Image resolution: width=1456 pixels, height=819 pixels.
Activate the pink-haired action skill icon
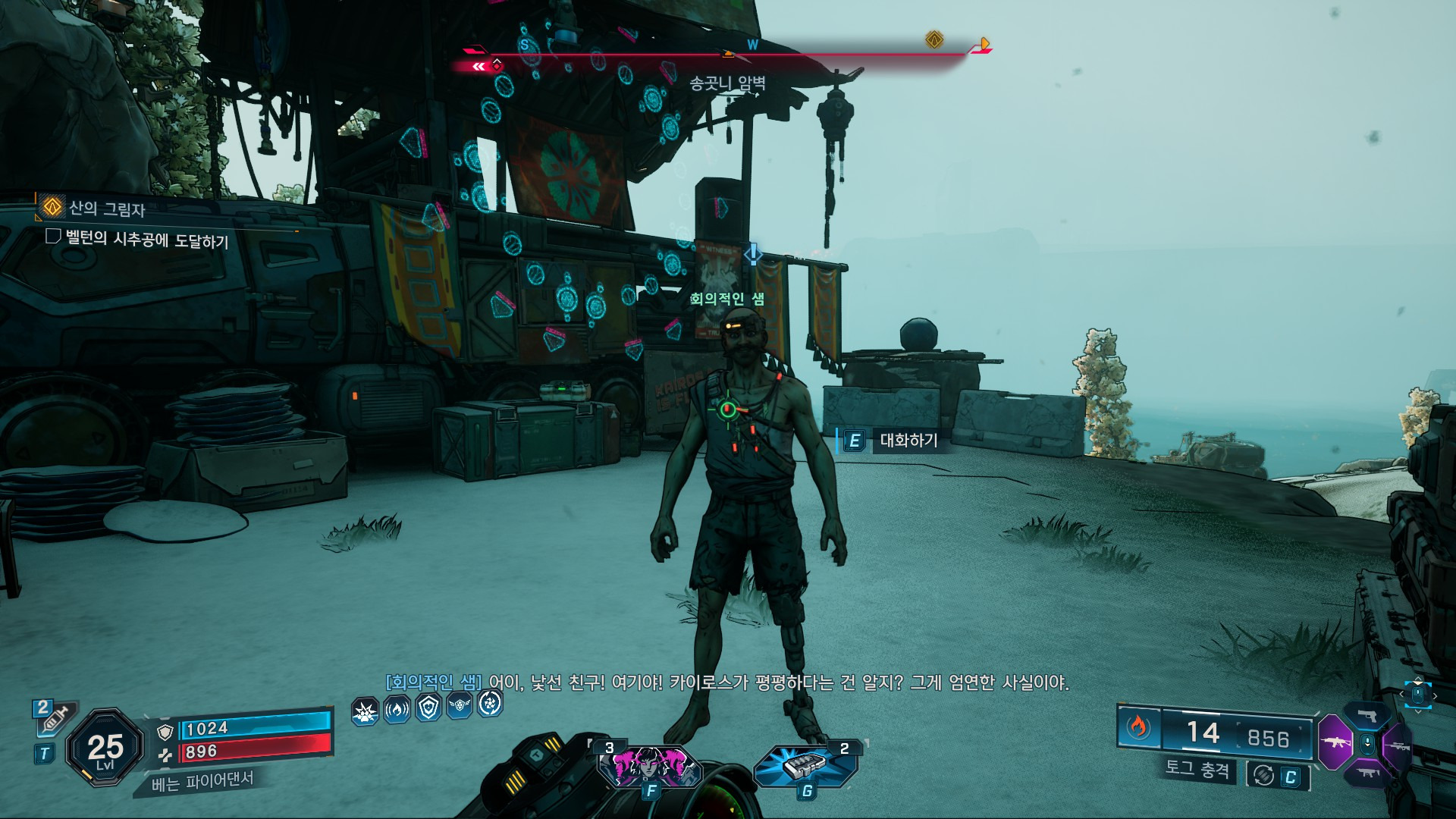(x=650, y=764)
